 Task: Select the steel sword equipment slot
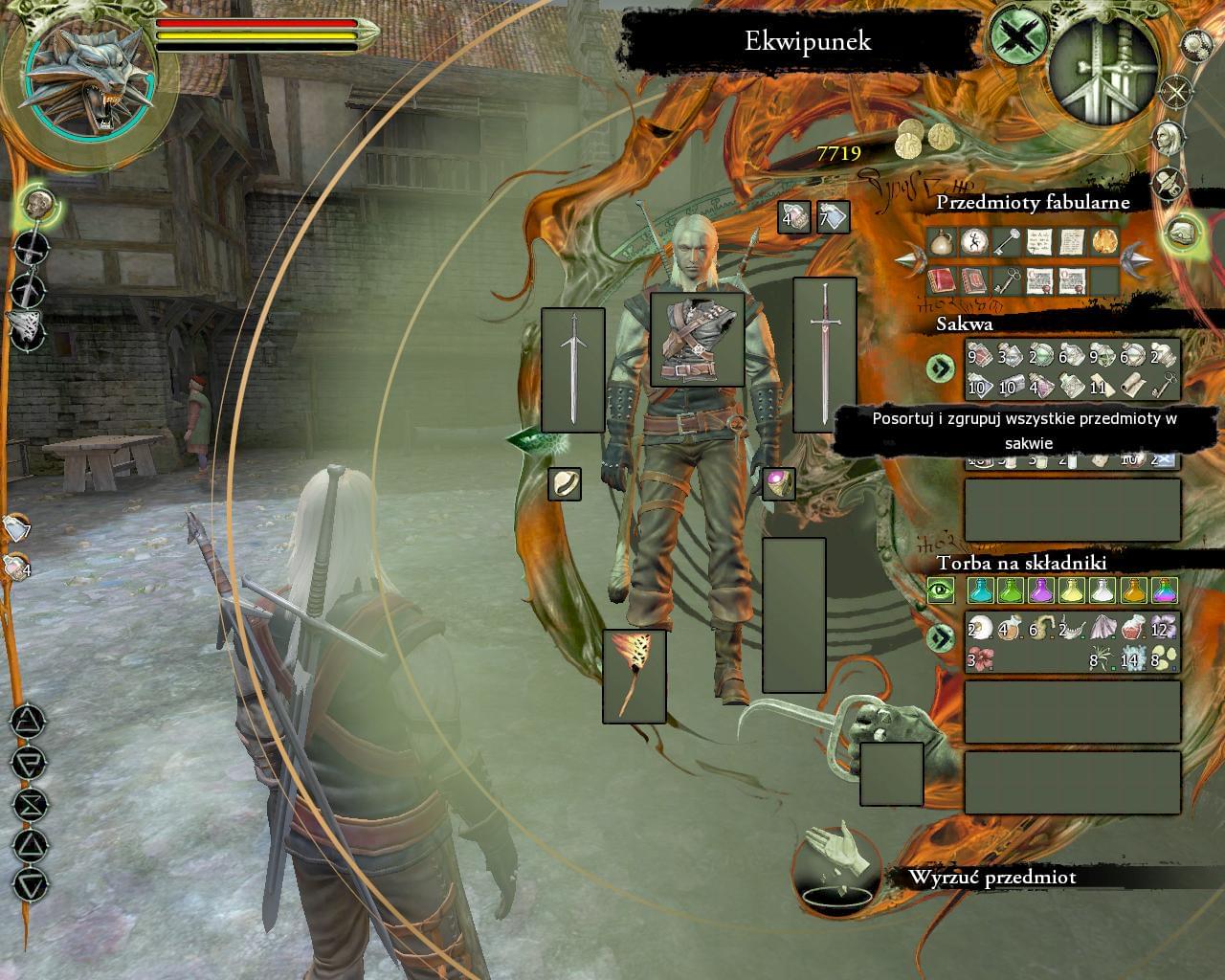[572, 369]
